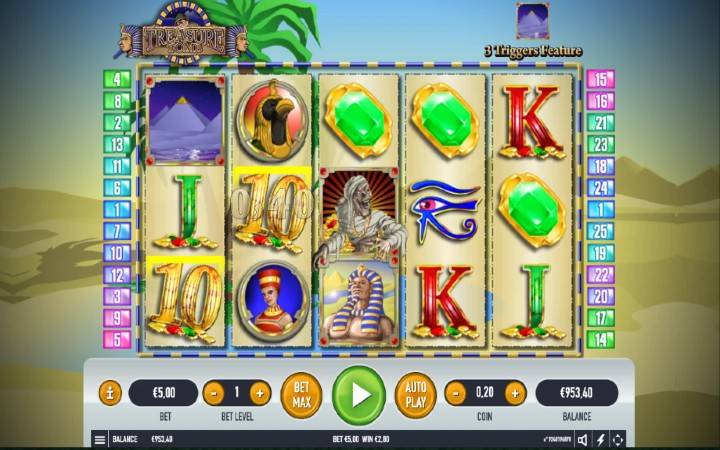Increase the bet level
The width and height of the screenshot is (720, 450).
click(x=260, y=393)
